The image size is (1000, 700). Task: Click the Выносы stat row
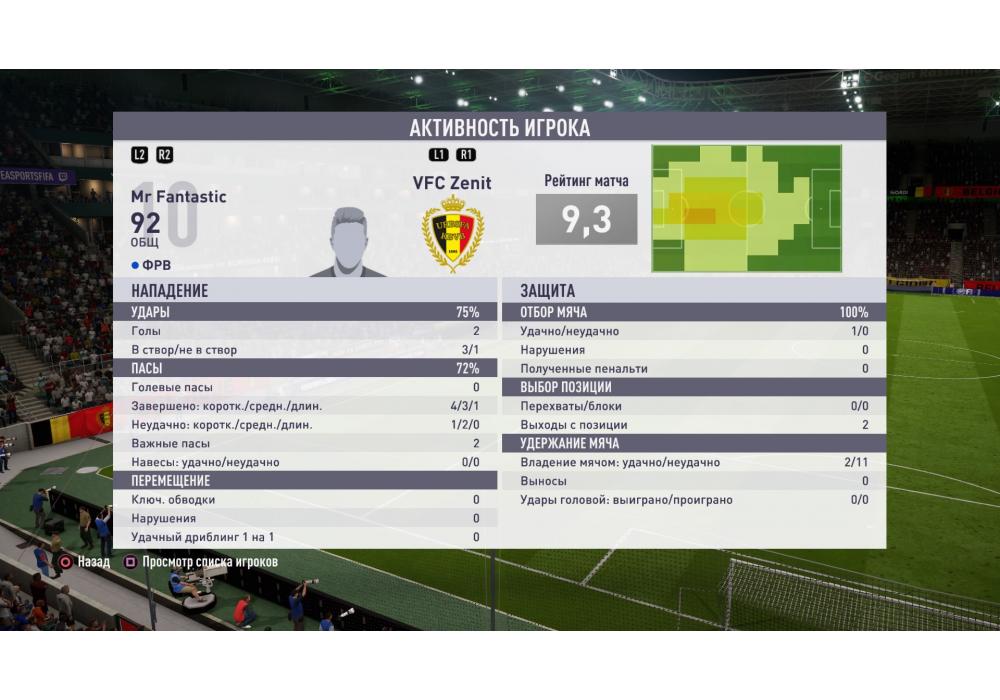pyautogui.click(x=694, y=481)
